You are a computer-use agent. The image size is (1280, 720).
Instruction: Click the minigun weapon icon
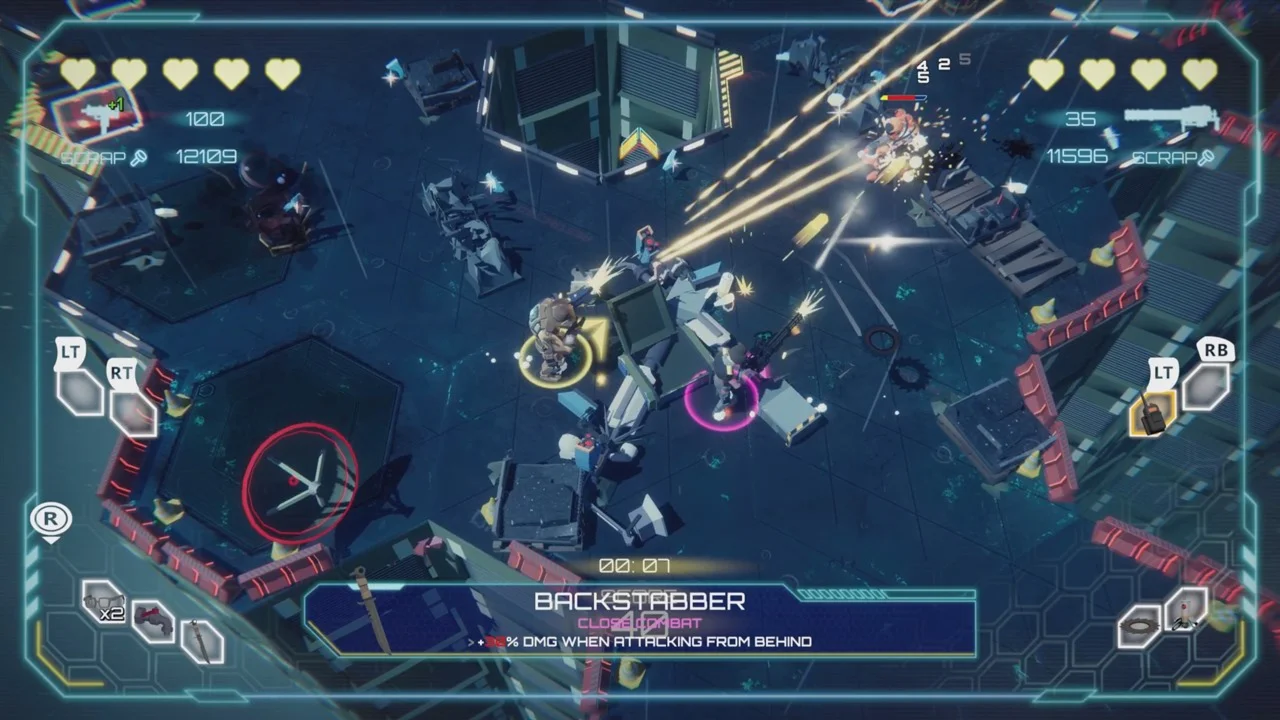(x=1171, y=119)
